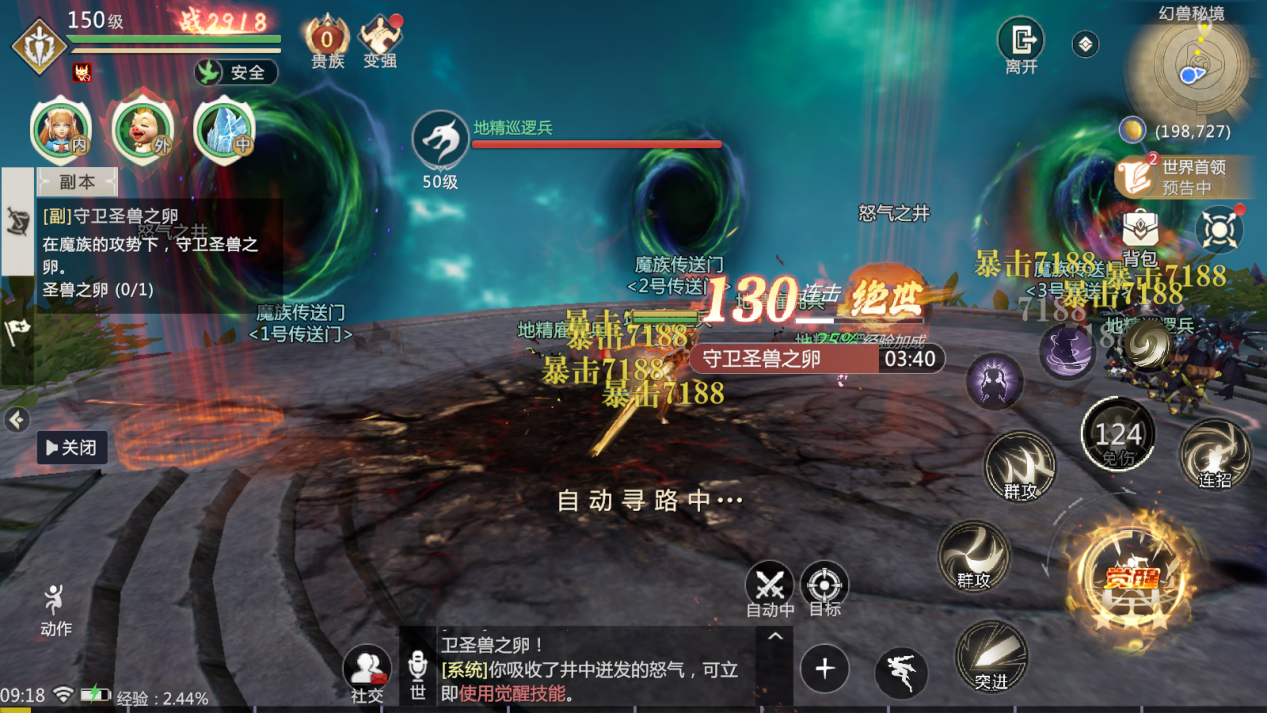This screenshot has height=713, width=1267.
Task: Expand the chat box arrow
Action: pyautogui.click(x=775, y=636)
